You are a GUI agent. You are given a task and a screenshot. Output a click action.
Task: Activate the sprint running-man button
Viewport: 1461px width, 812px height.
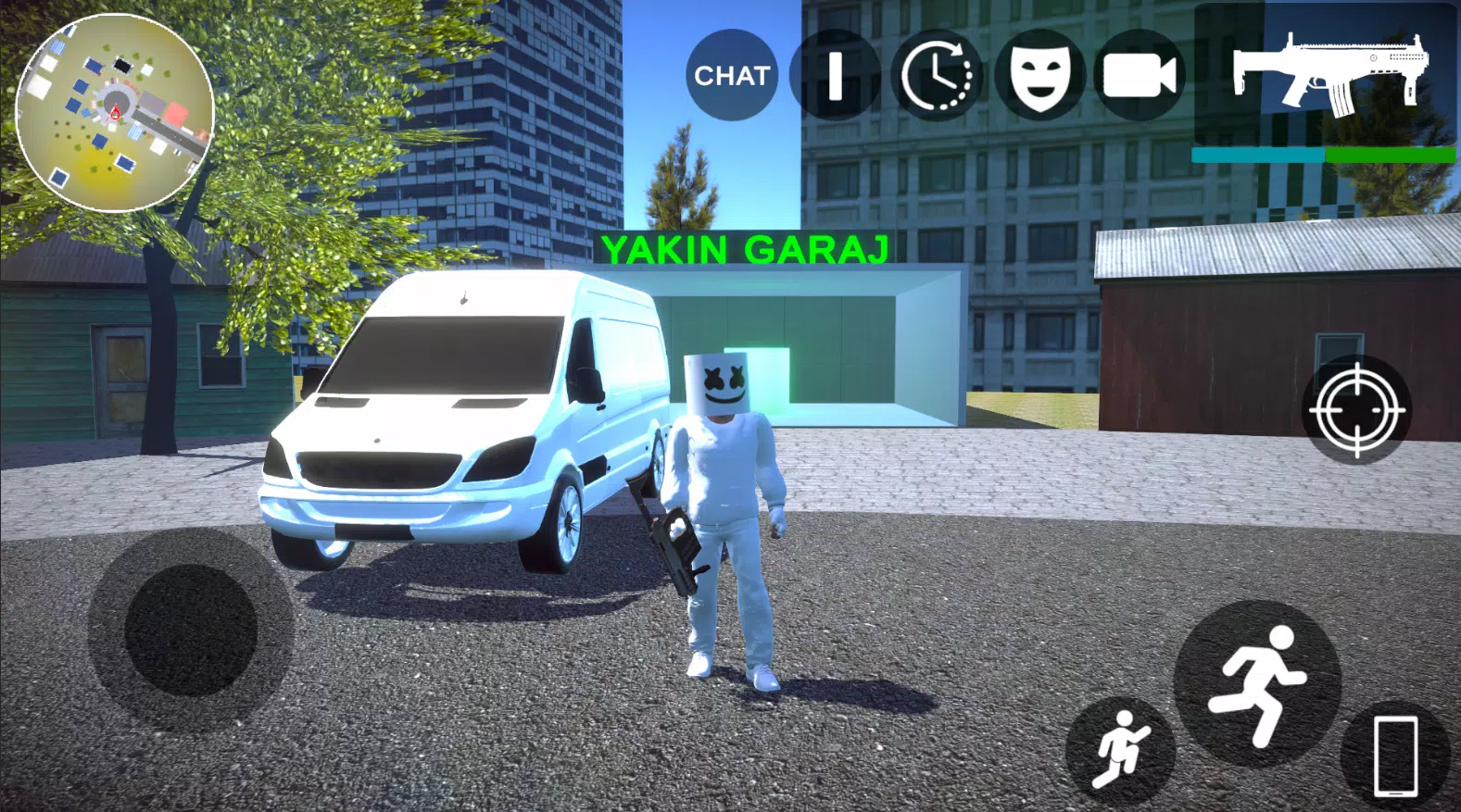(1257, 683)
